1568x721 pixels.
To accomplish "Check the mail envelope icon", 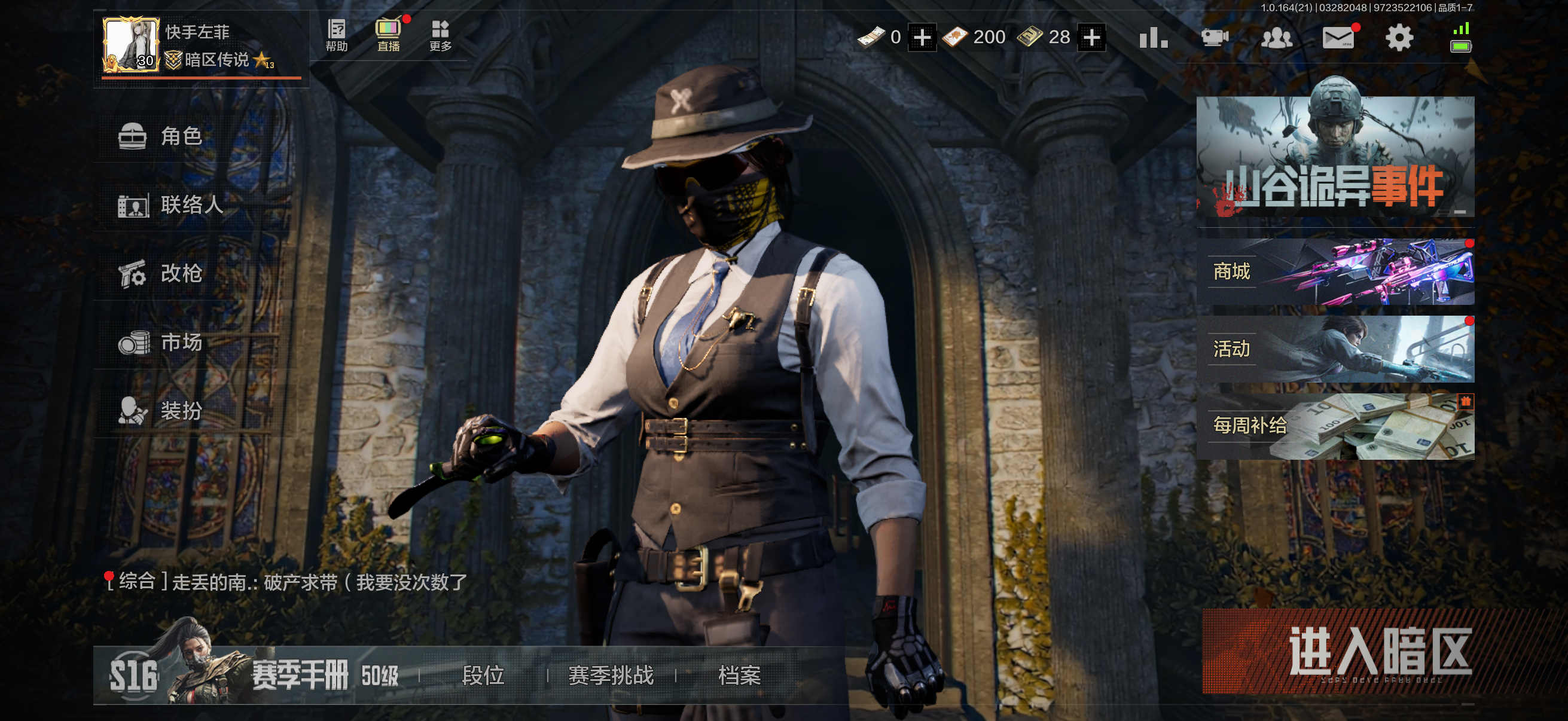I will click(x=1338, y=38).
